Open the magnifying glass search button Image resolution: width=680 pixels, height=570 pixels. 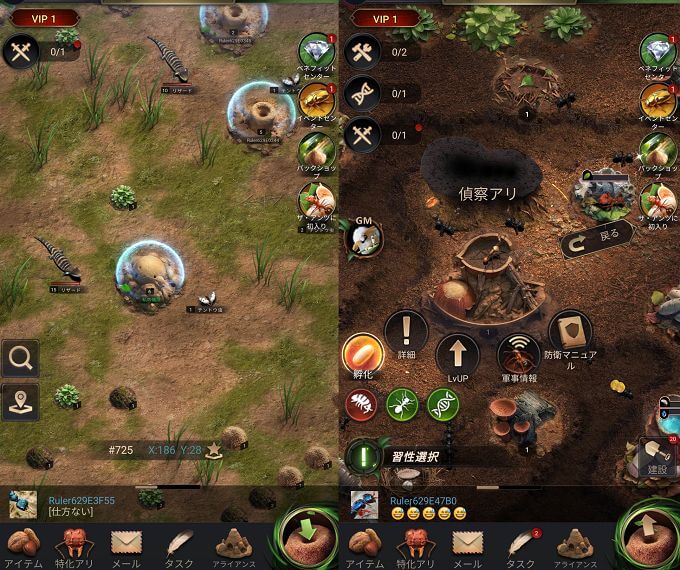pyautogui.click(x=20, y=358)
